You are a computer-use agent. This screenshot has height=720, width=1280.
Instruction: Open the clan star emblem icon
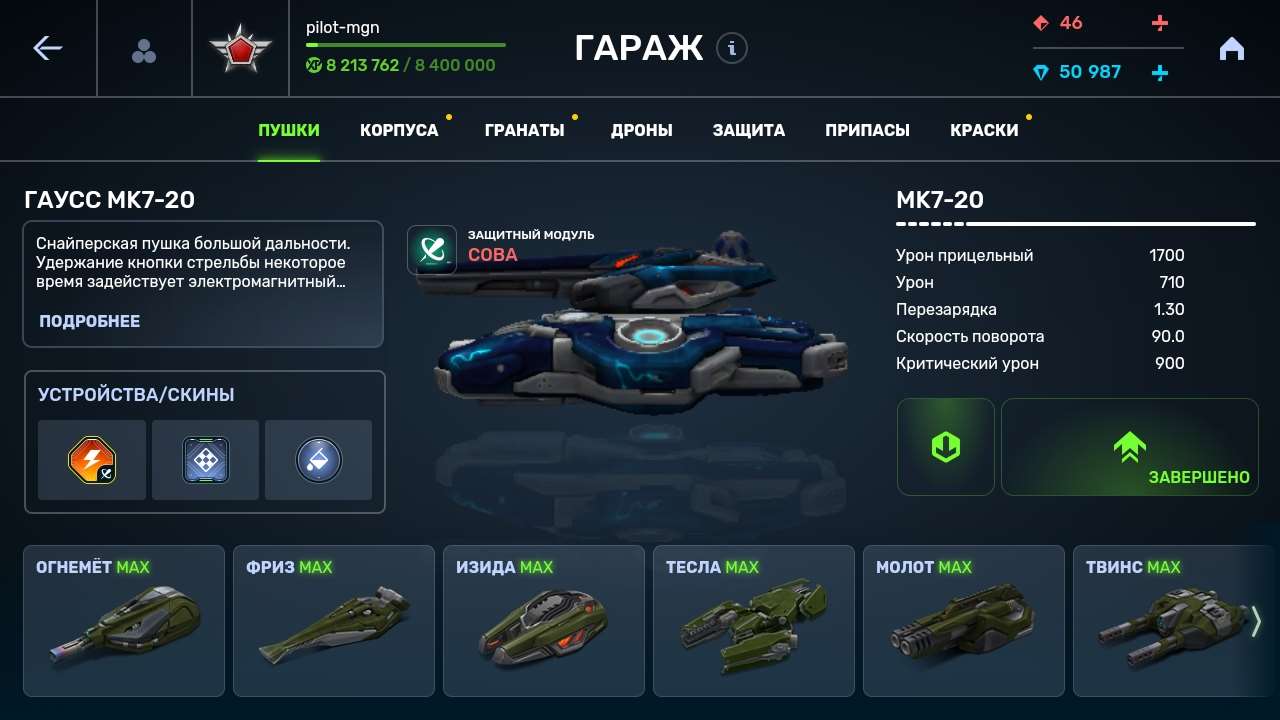(241, 47)
